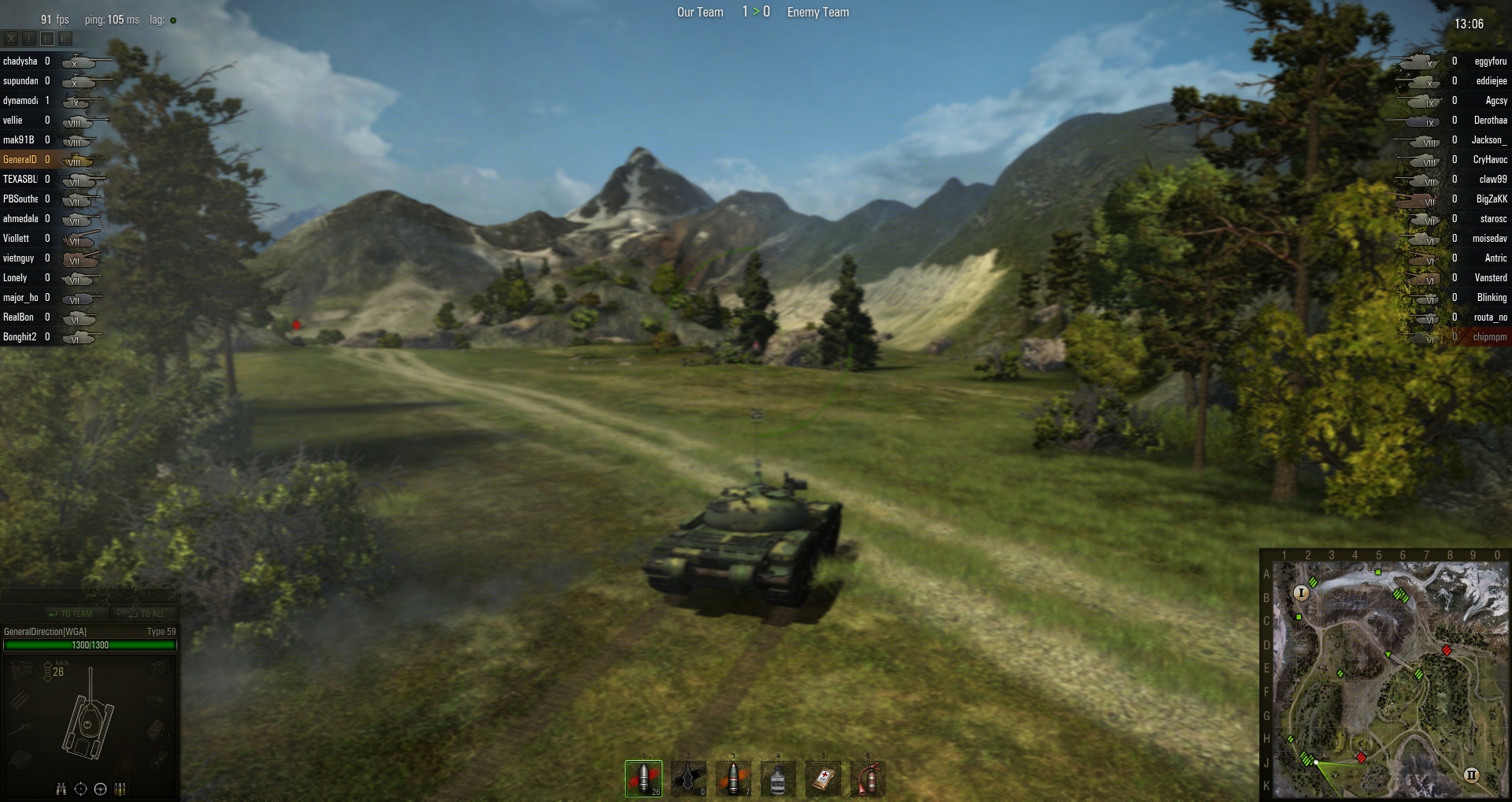
Task: Click the three-bullets loader icon
Action: (x=120, y=789)
